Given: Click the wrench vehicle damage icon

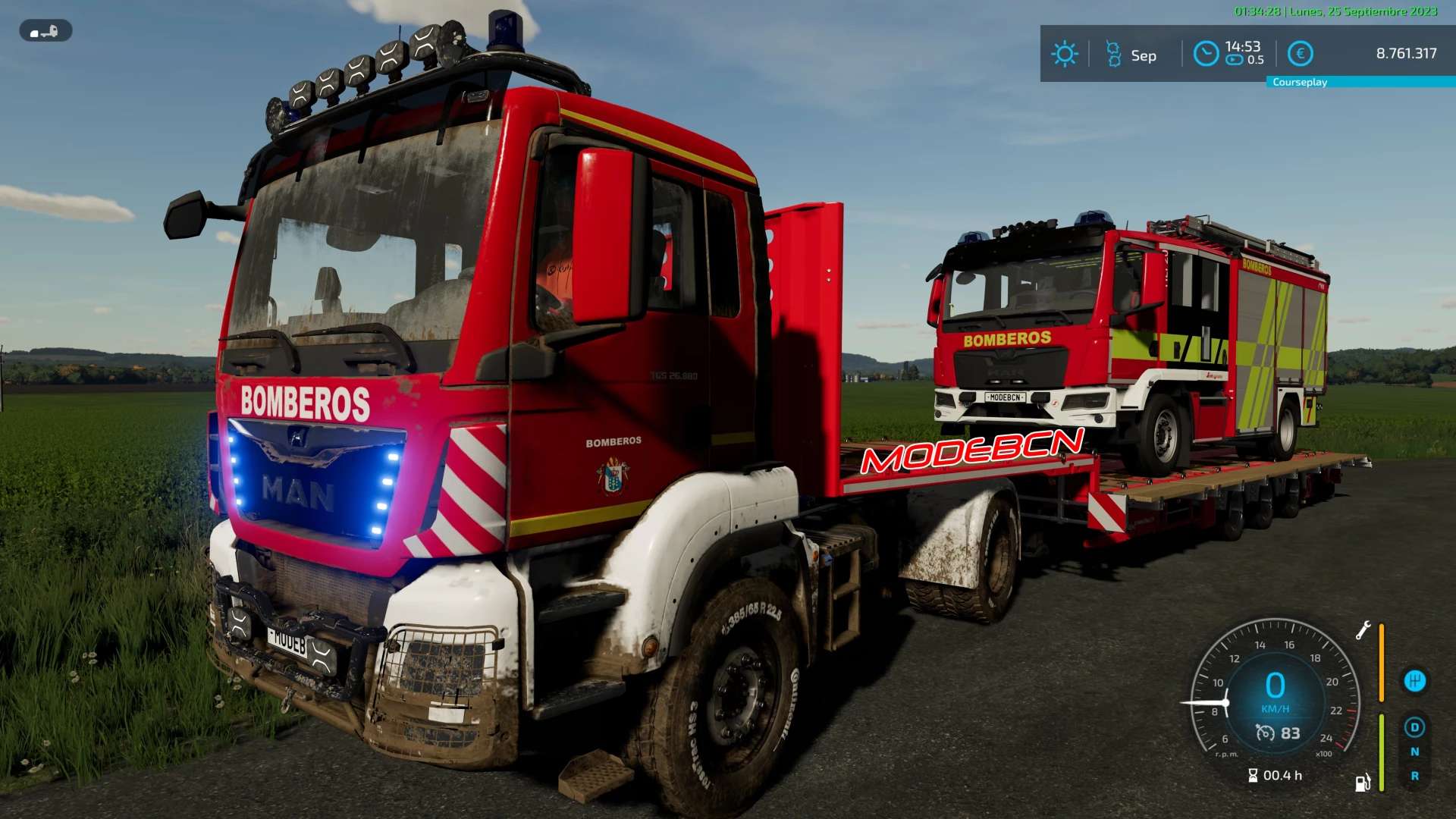Looking at the screenshot, I should 1363,630.
